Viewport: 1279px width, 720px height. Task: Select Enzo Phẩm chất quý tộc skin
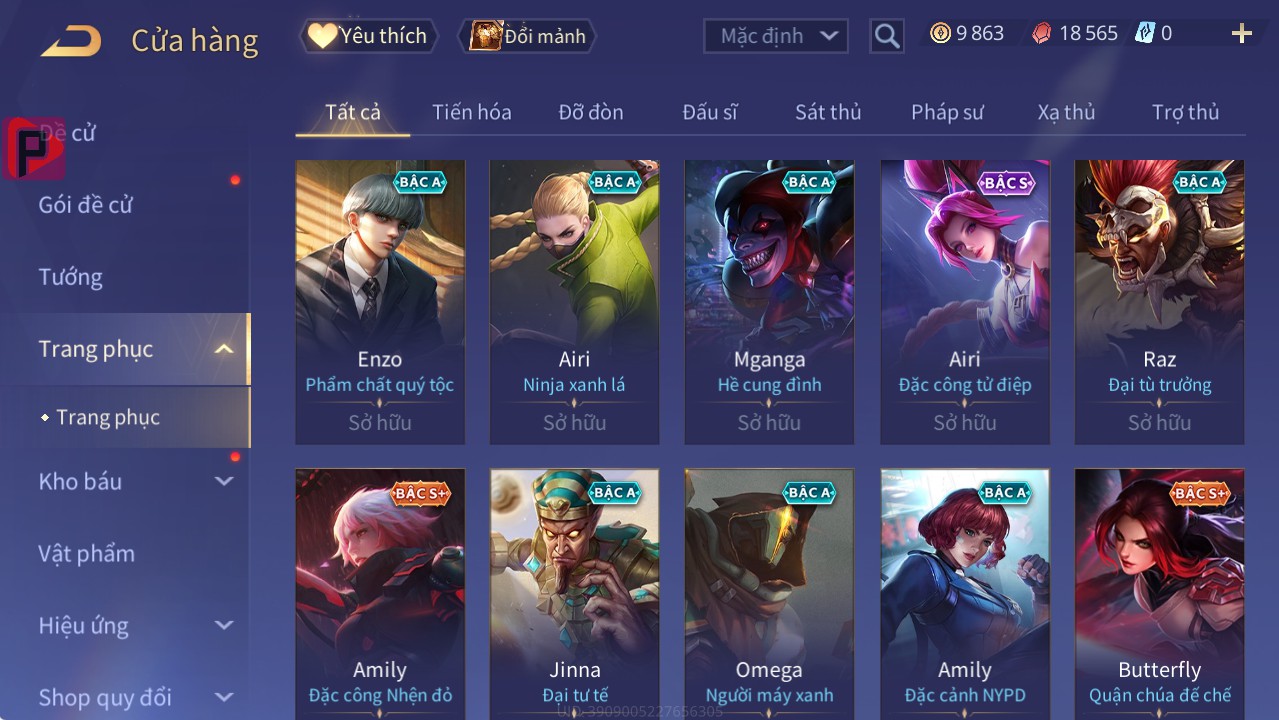click(x=380, y=301)
